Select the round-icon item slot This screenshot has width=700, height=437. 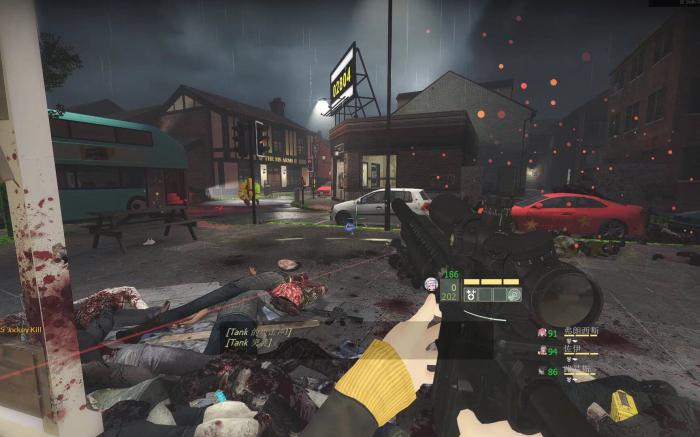[513, 294]
